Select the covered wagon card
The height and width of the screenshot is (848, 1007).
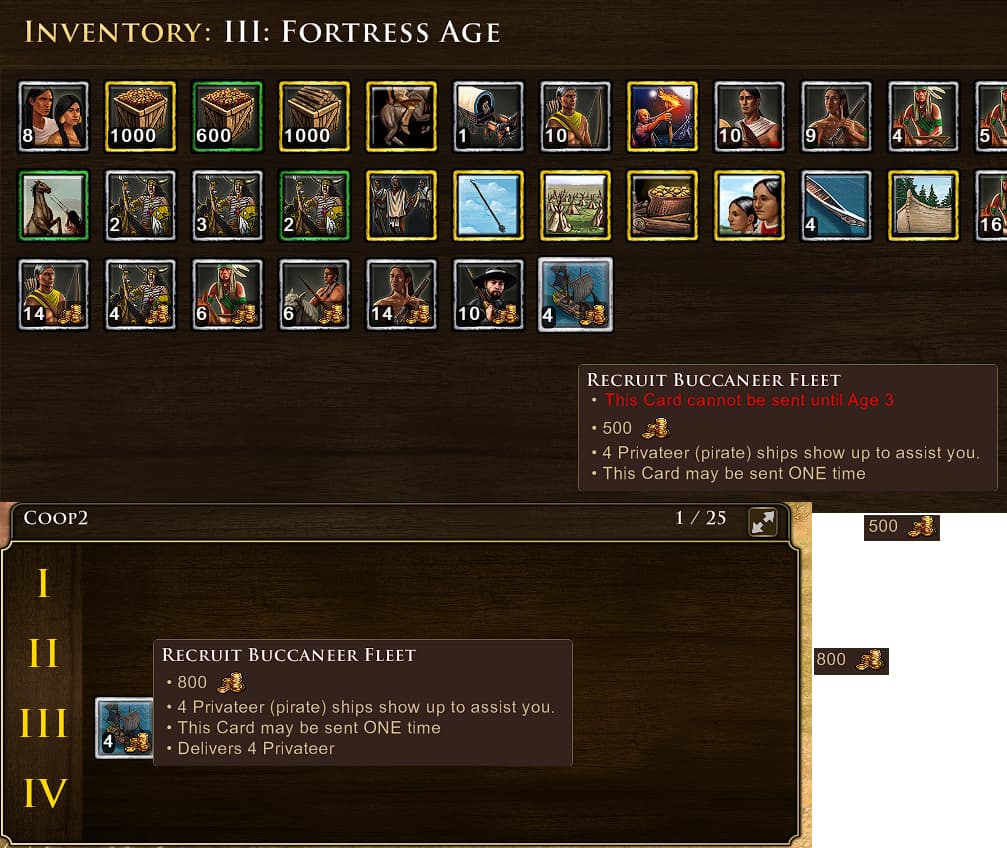click(488, 116)
